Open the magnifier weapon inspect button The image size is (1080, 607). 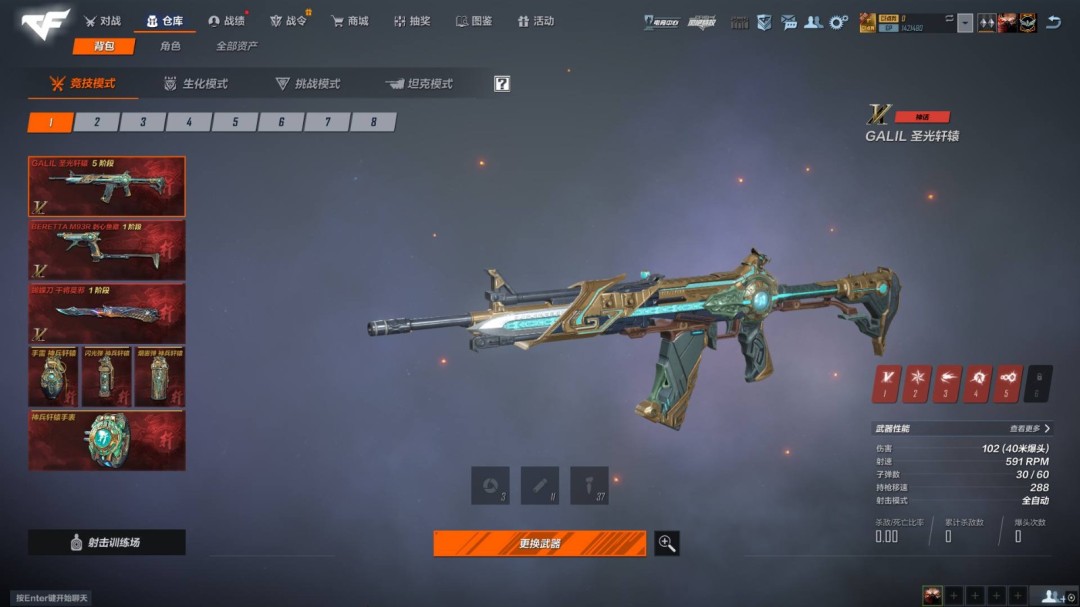tap(667, 543)
